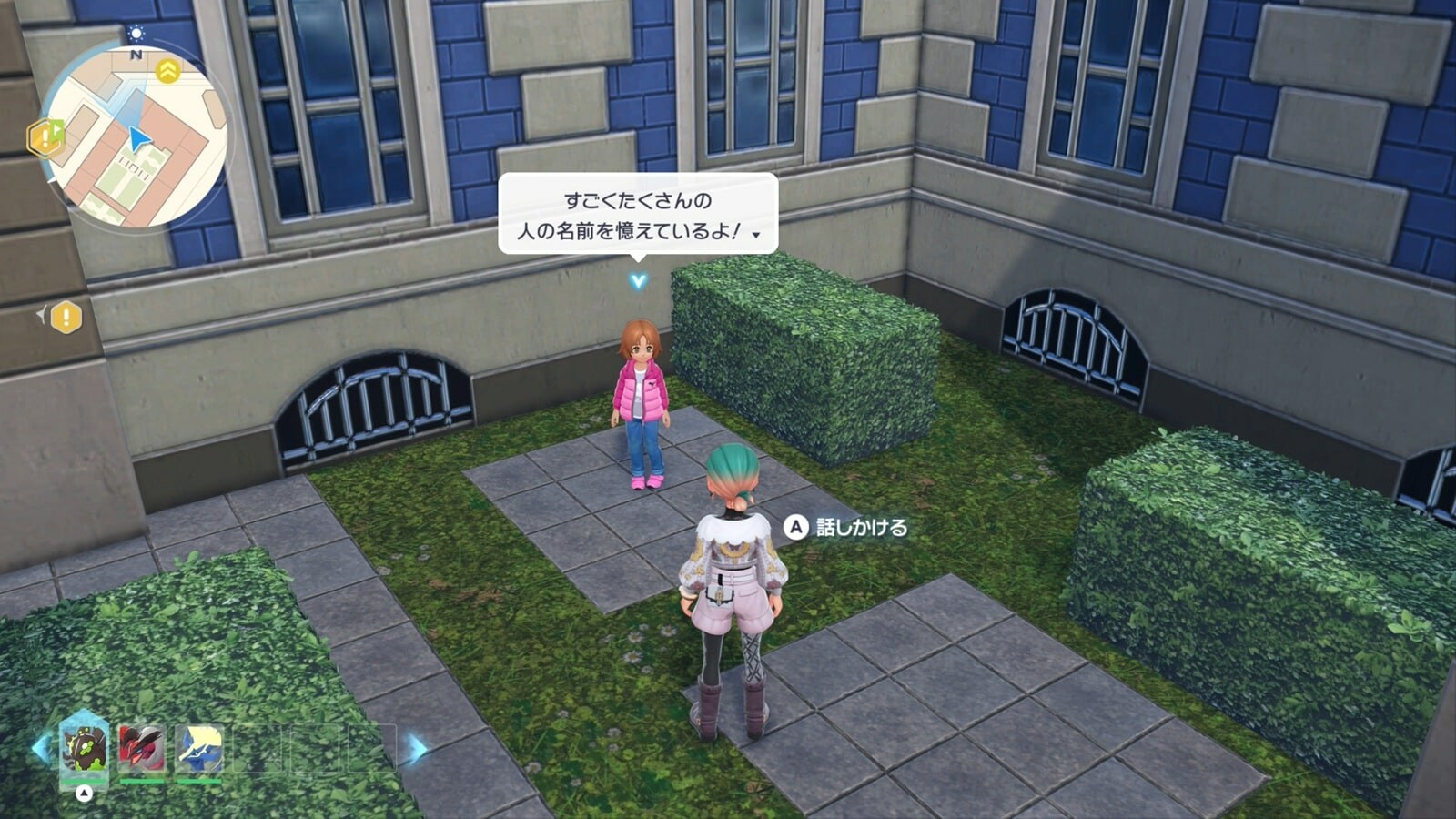
Task: Click the last empty Pokémon slot
Action: coord(373,749)
